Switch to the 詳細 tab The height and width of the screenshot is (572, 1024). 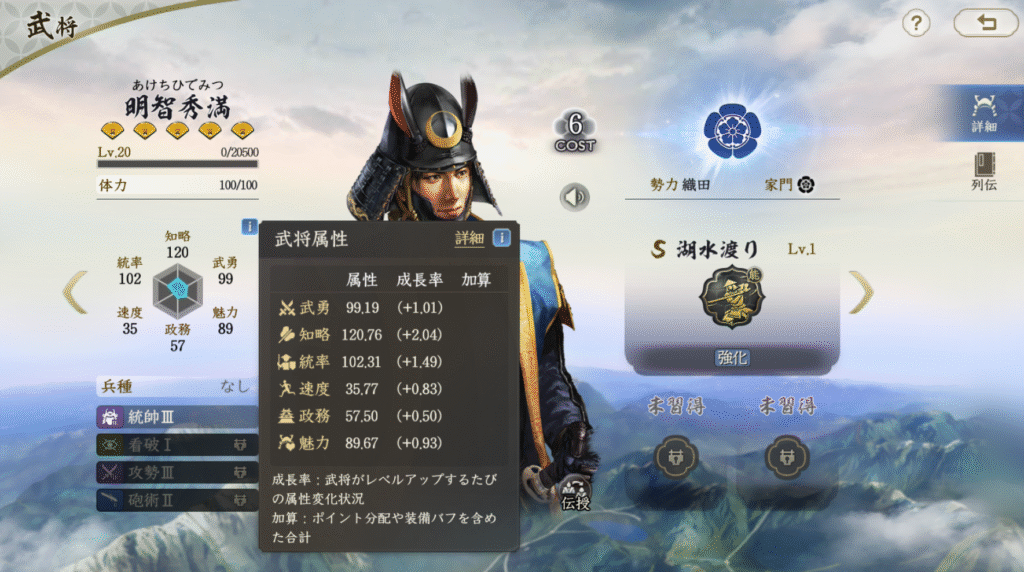pos(984,112)
